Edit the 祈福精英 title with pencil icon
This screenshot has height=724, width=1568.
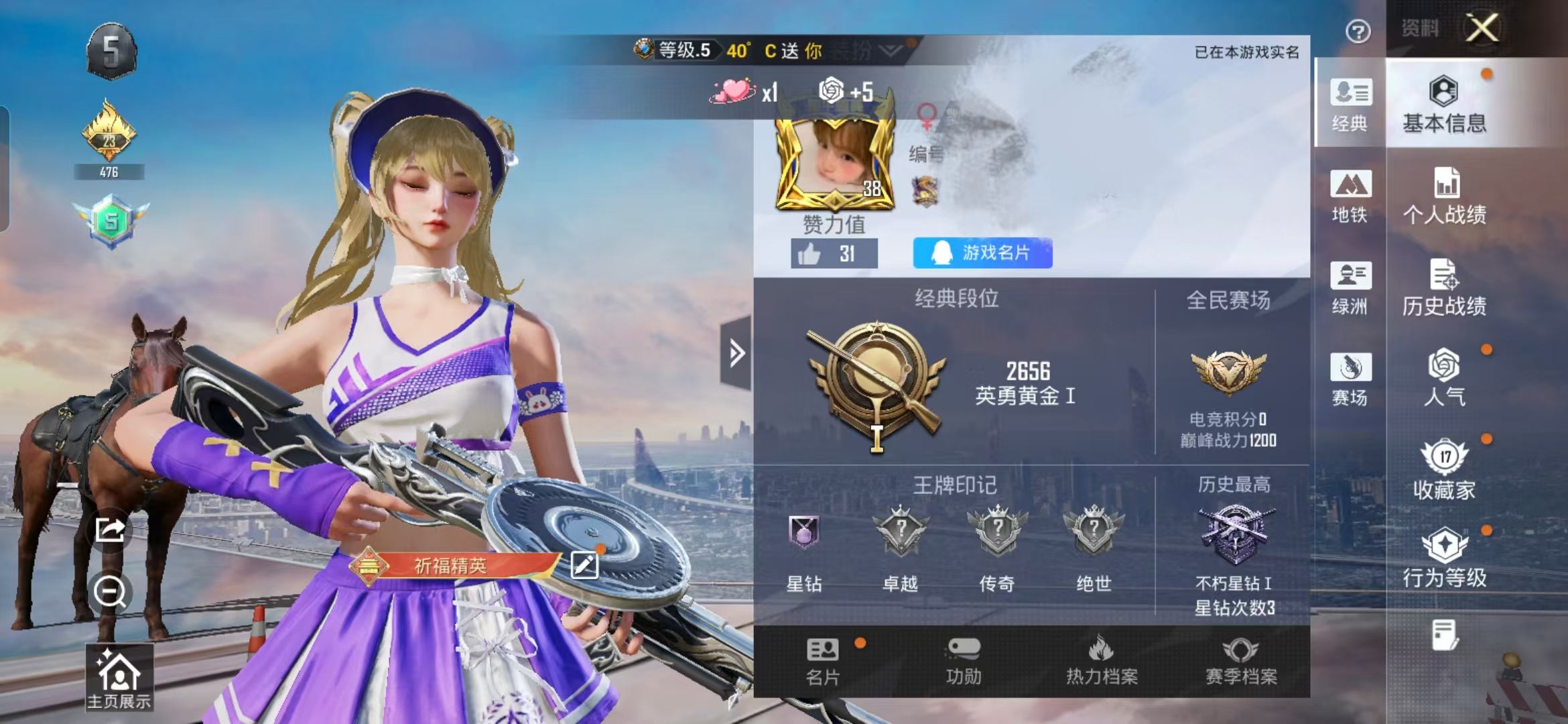[584, 565]
